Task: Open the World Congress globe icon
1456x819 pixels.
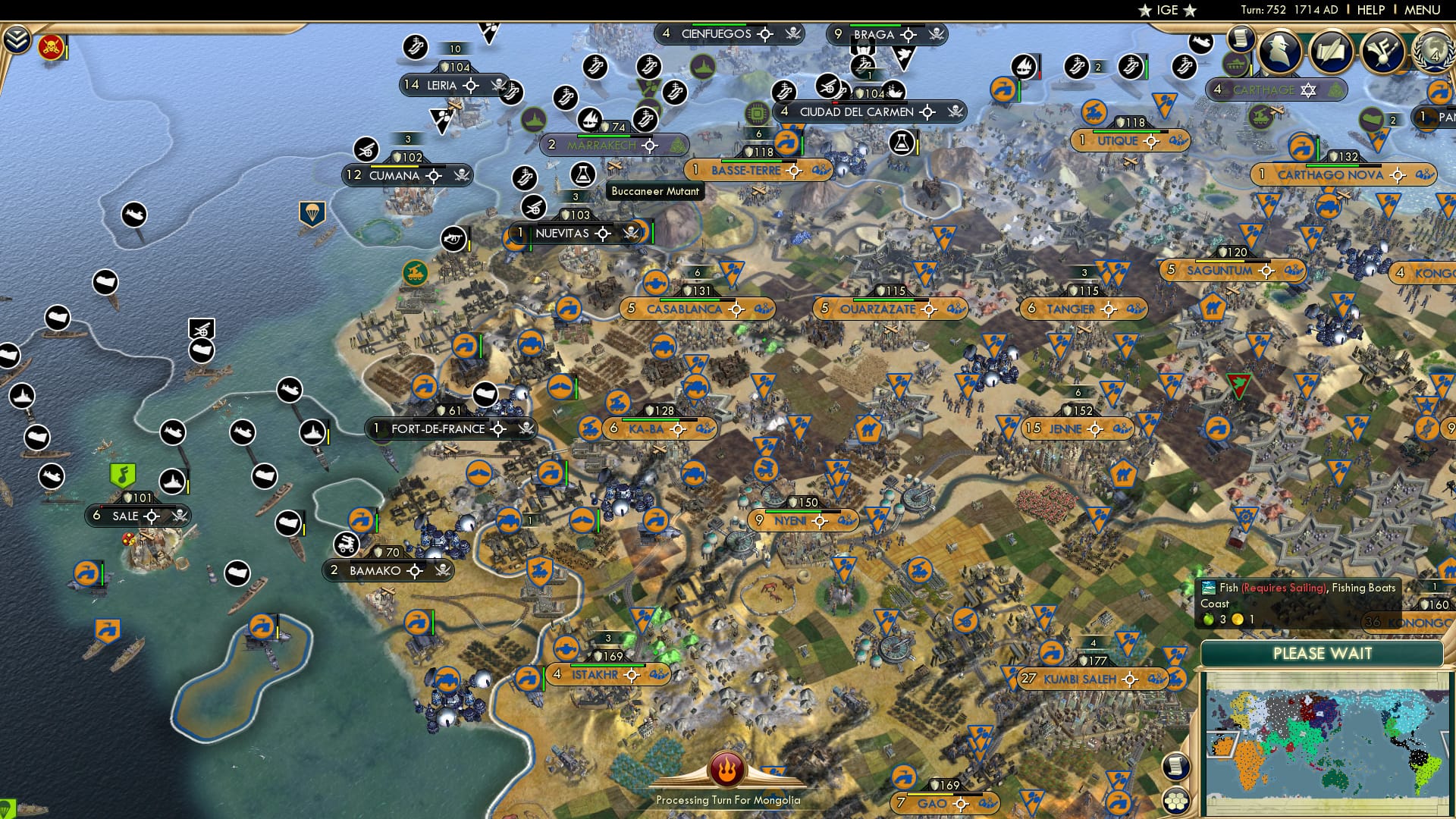Action: [1433, 52]
